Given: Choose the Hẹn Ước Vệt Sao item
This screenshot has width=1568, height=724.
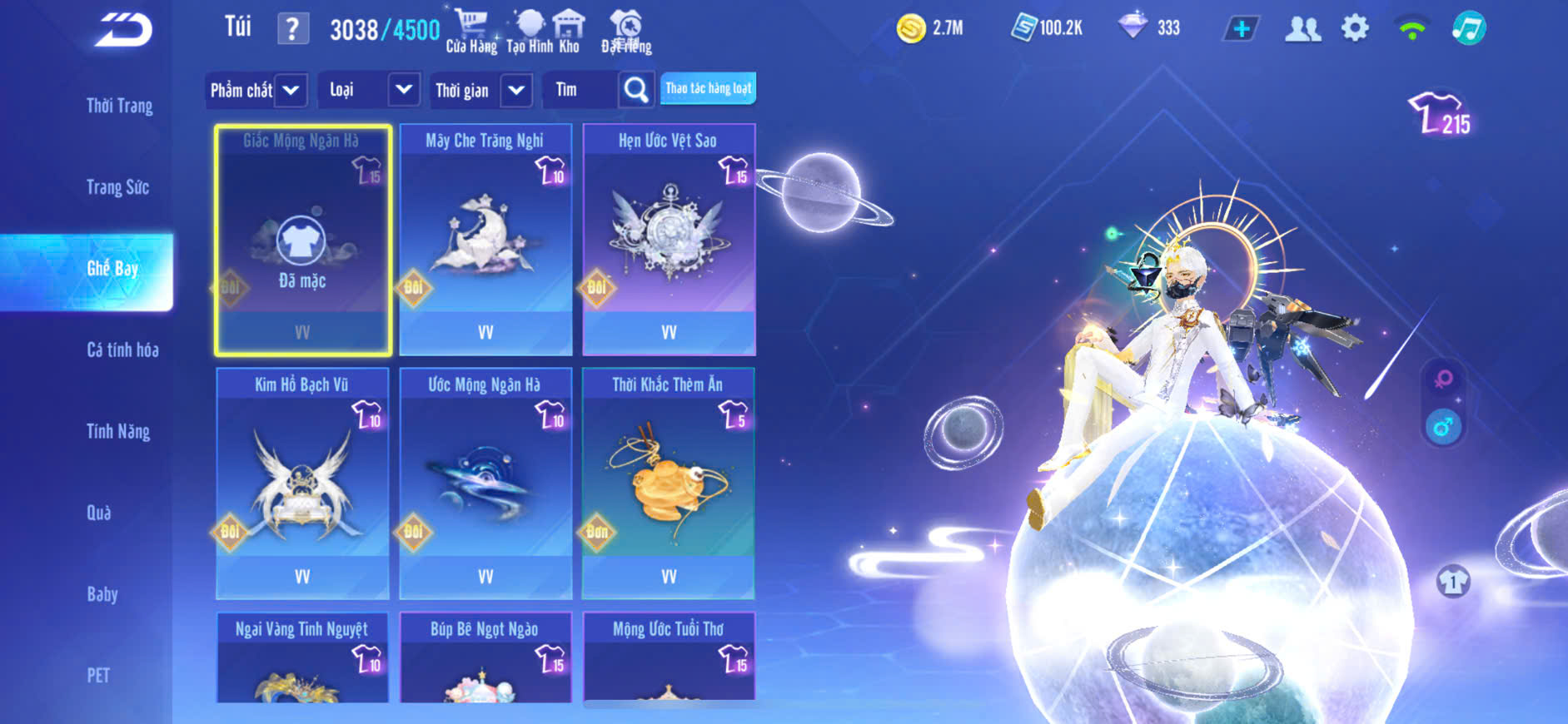Looking at the screenshot, I should point(669,240).
